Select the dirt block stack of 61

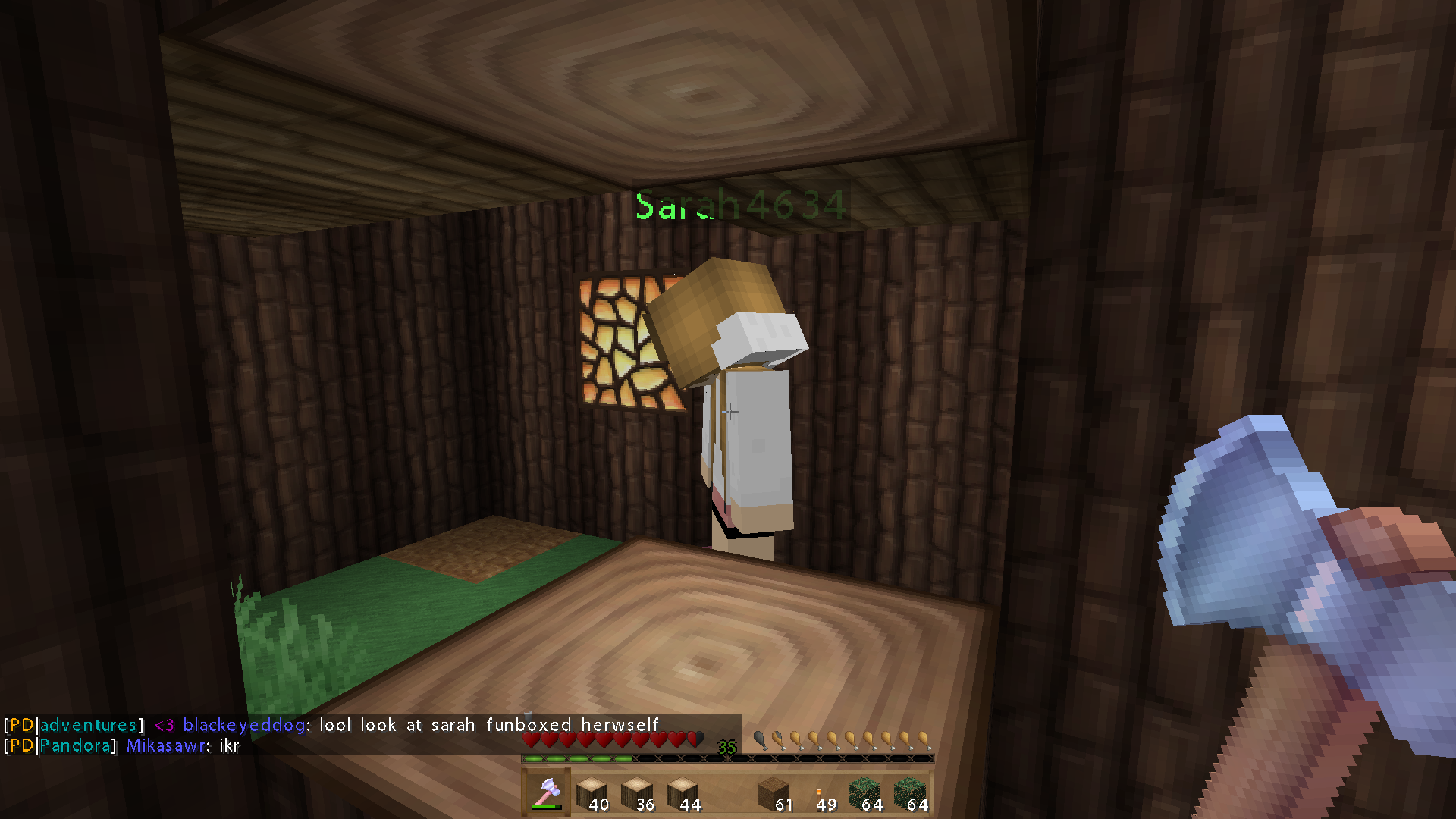click(773, 793)
